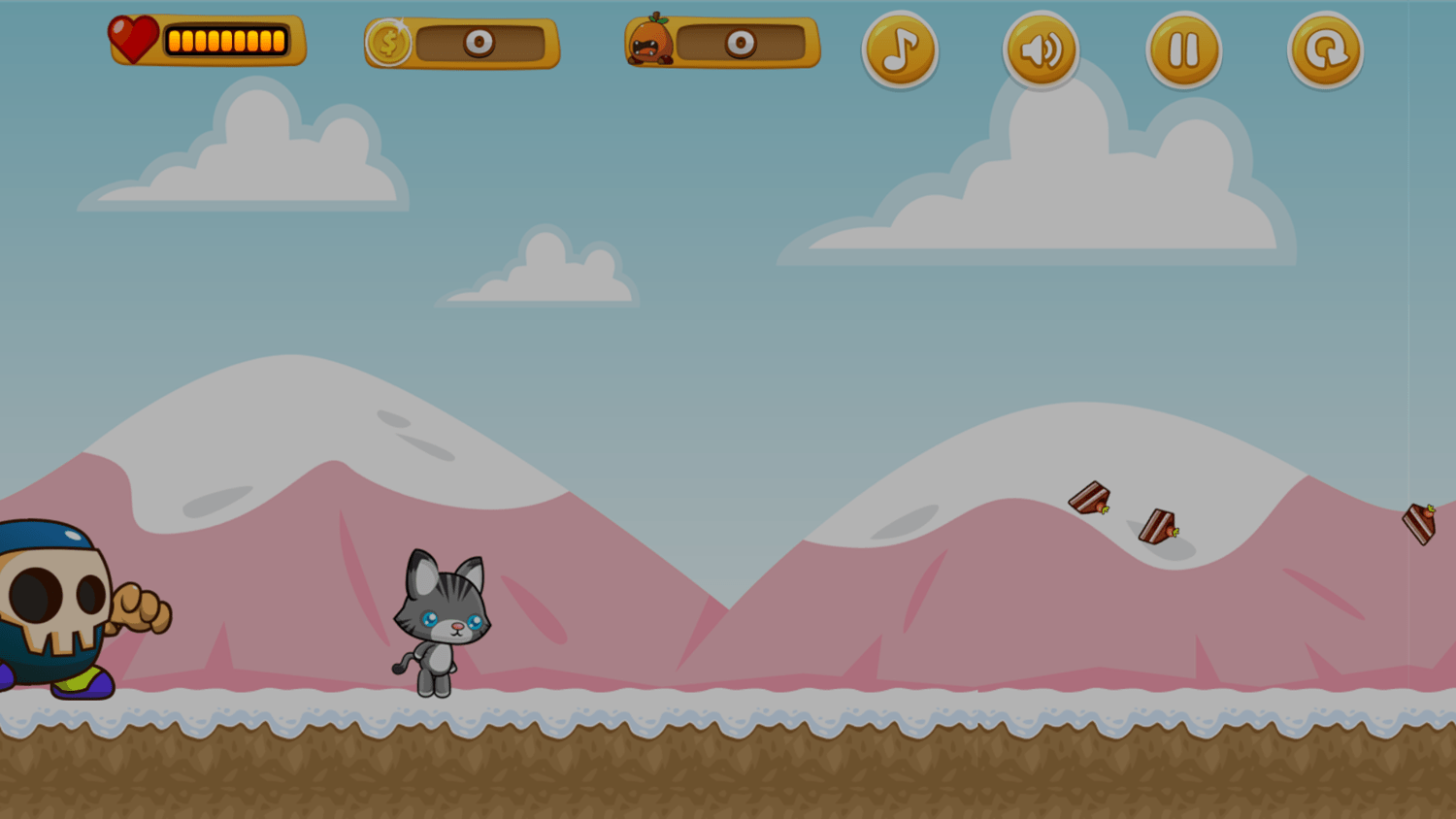
Task: Expand the health status bar panel
Action: 208,40
